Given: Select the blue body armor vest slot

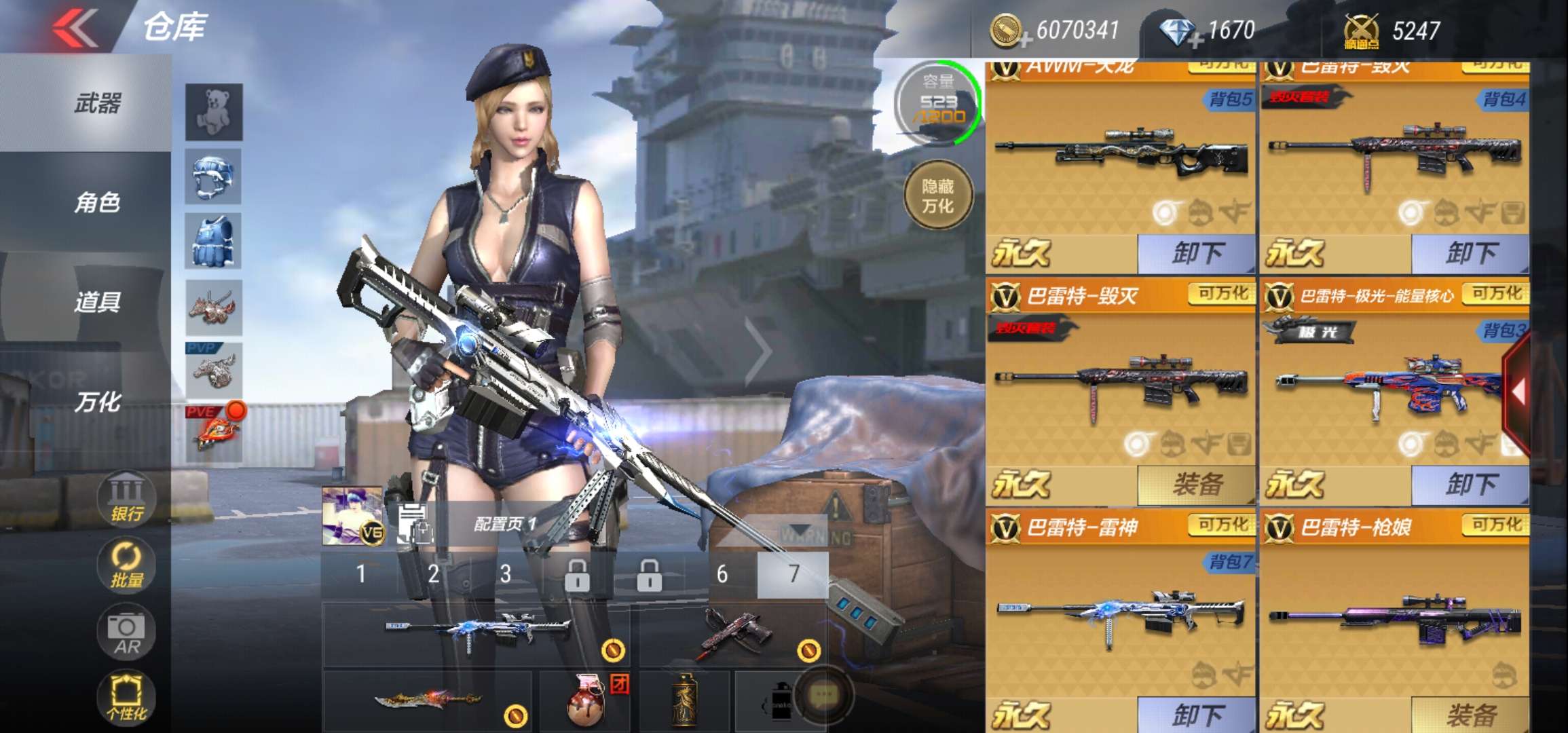Looking at the screenshot, I should point(214,242).
